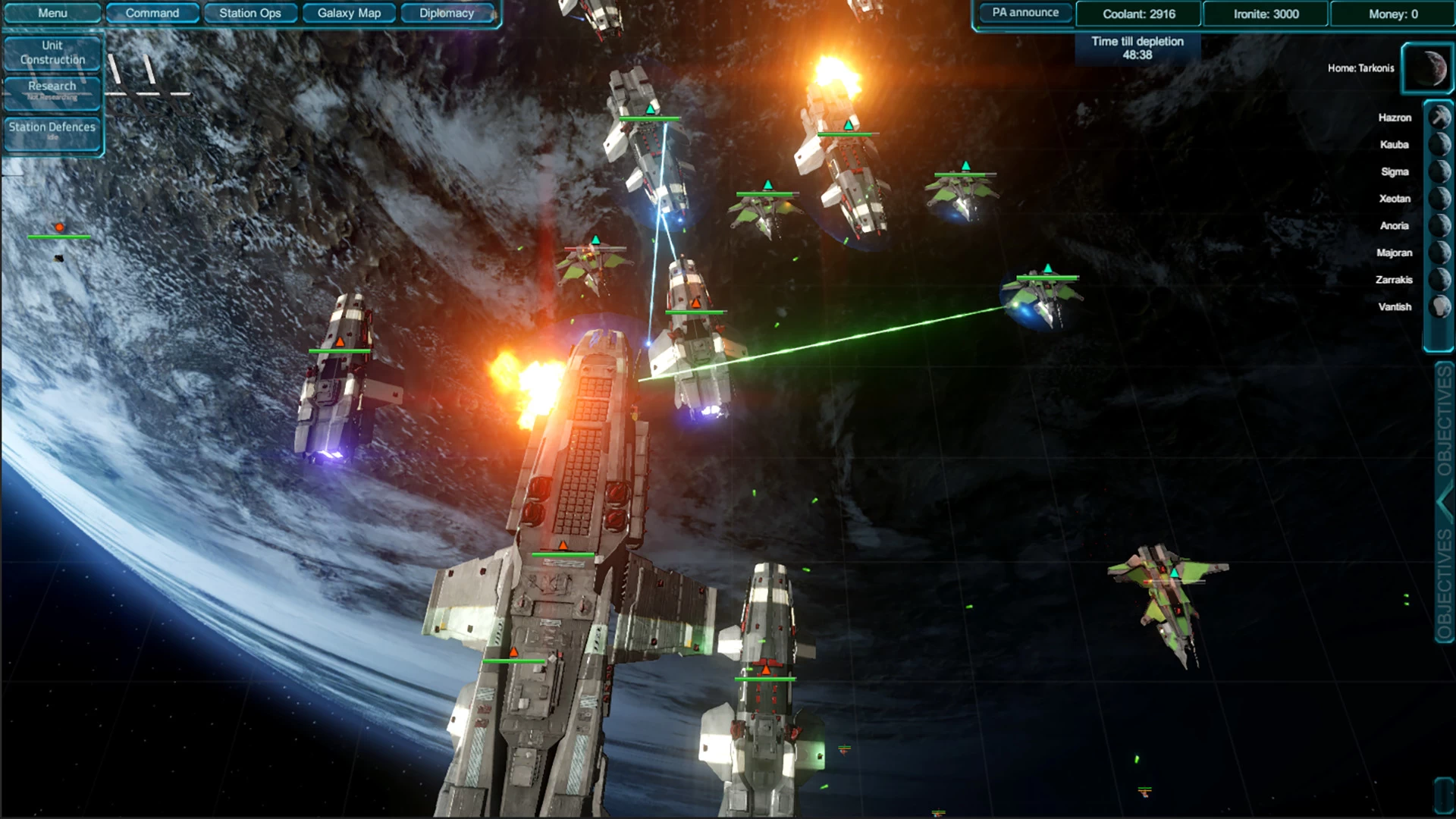Click the Home Tarkonis planet icon
Viewport: 1456px width, 819px height.
(1429, 68)
